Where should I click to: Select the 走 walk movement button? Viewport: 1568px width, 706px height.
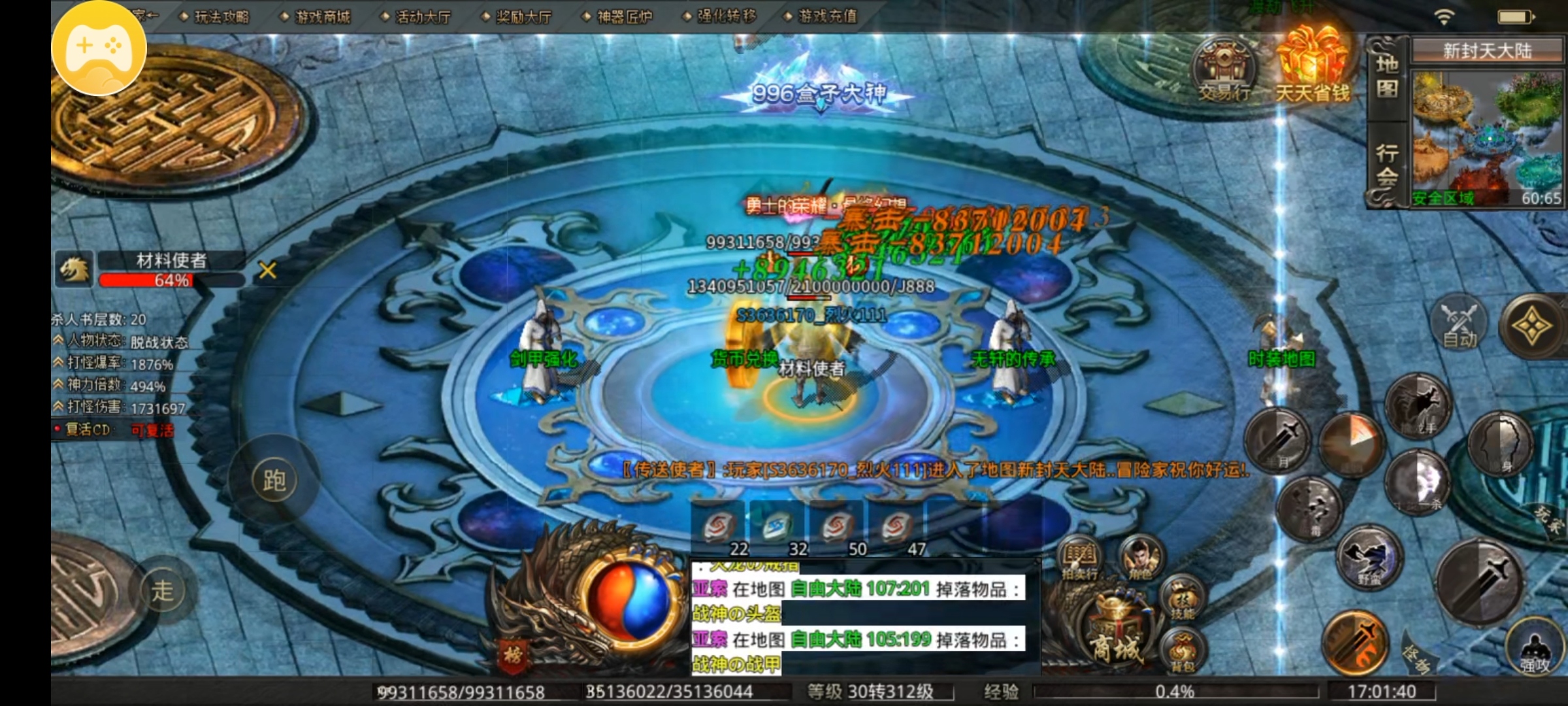(163, 591)
